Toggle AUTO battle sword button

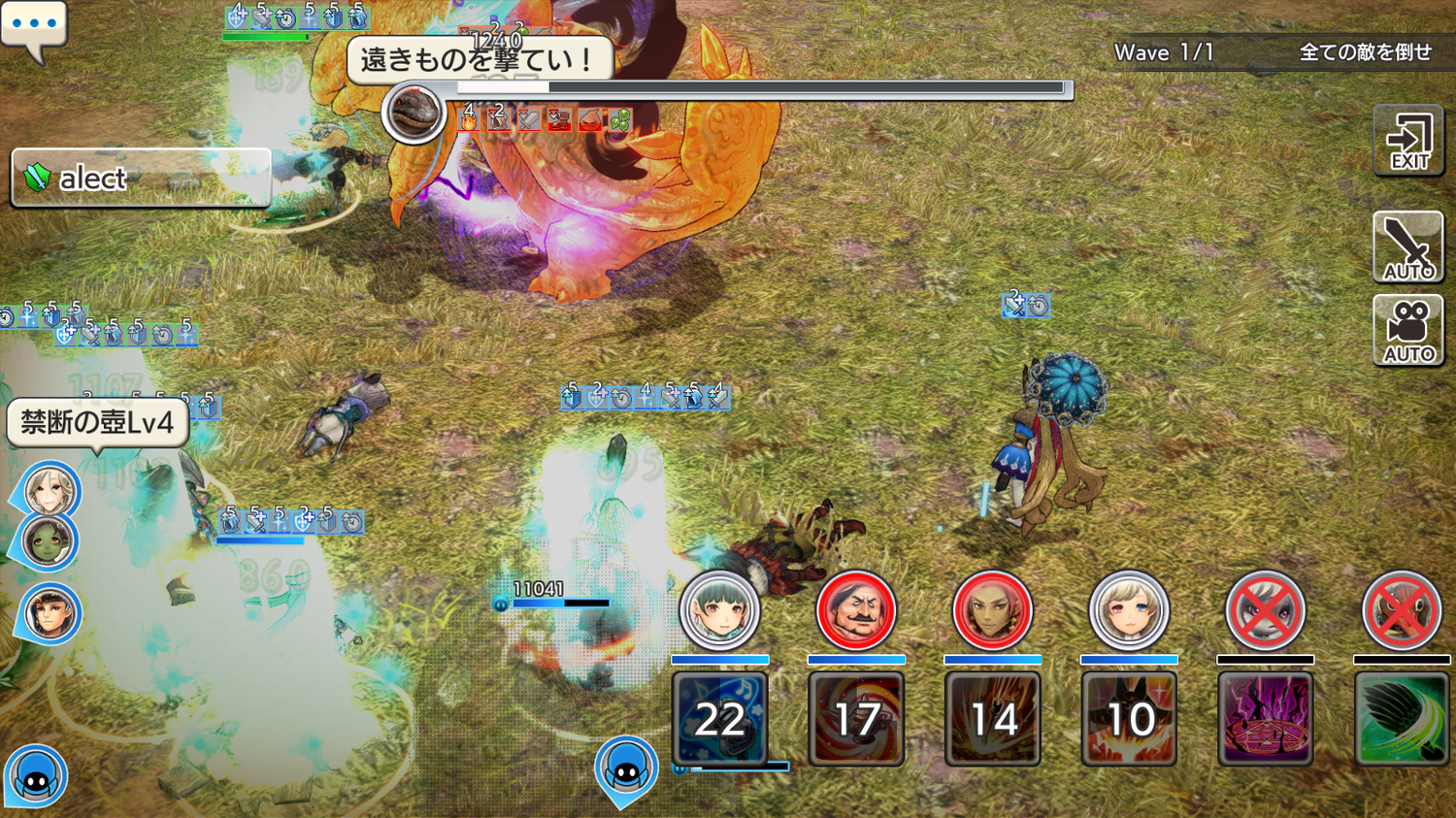click(1408, 246)
